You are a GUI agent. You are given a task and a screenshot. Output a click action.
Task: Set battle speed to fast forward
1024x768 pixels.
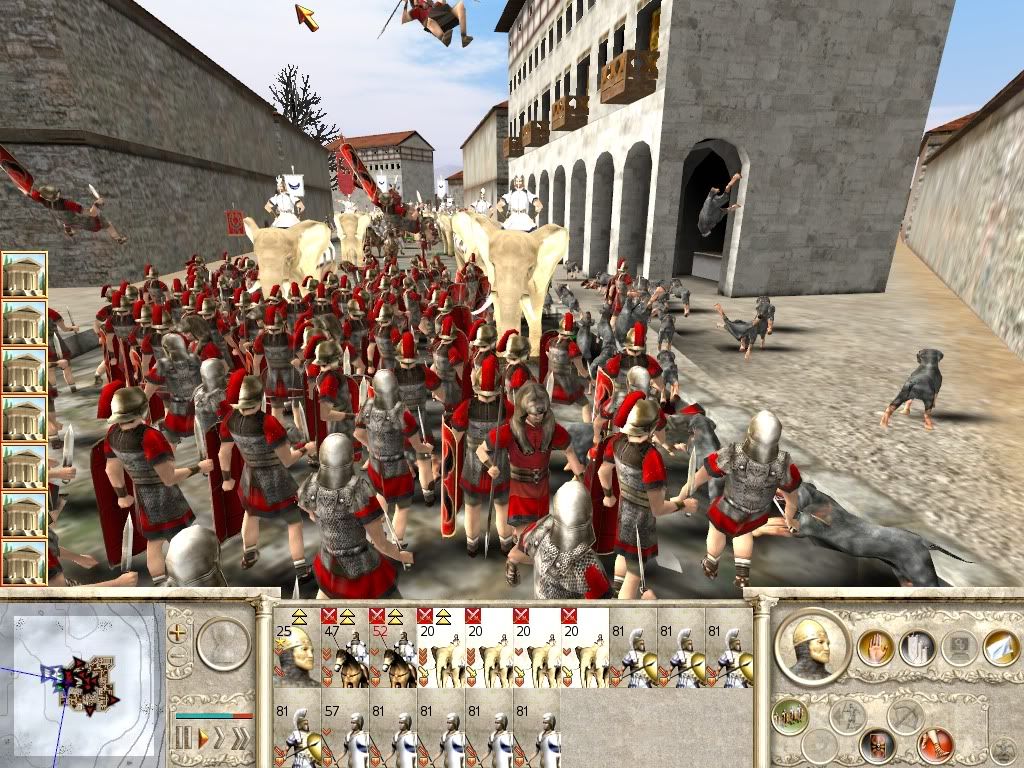(221, 739)
